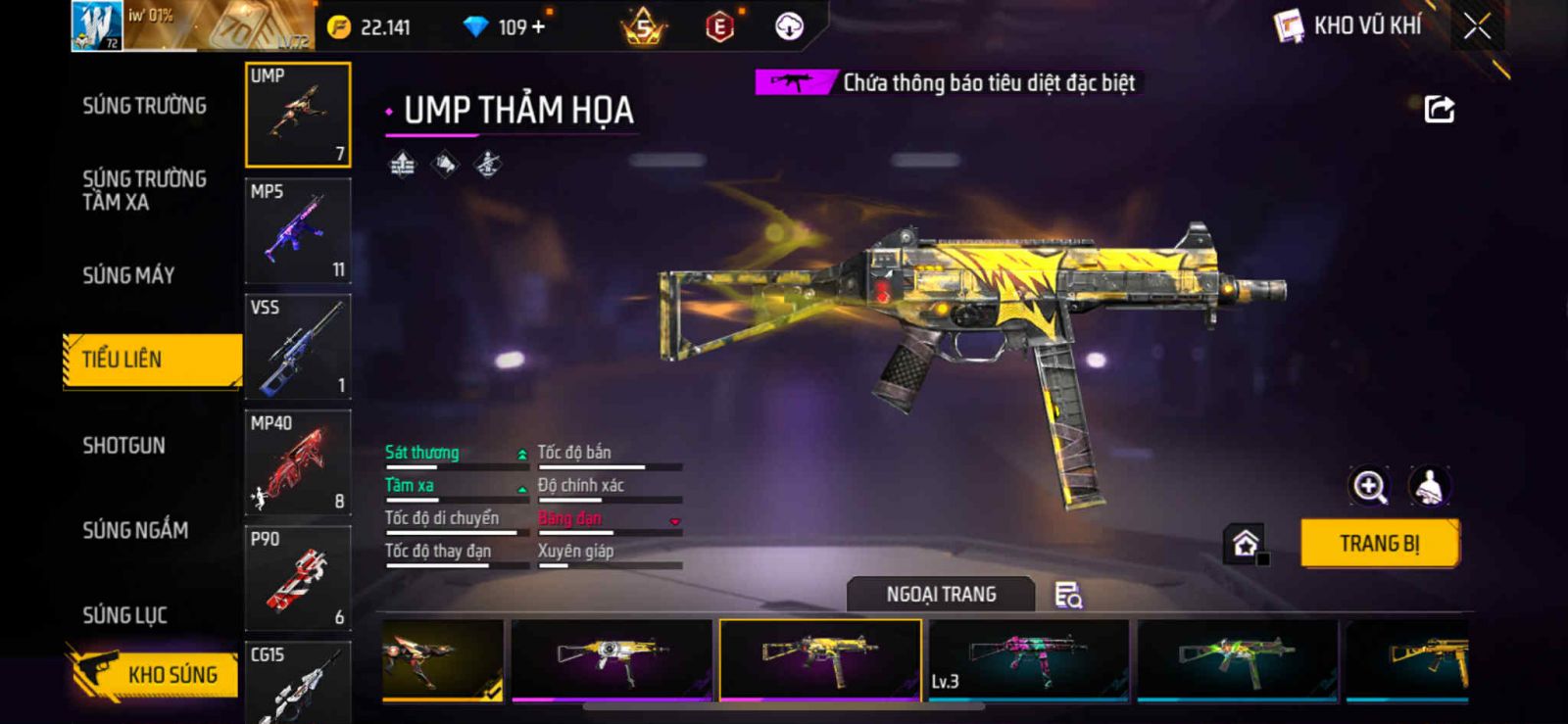Switch to SÚNG TRƯỜNG category
Screen dimensions: 1568x724
pos(144,106)
